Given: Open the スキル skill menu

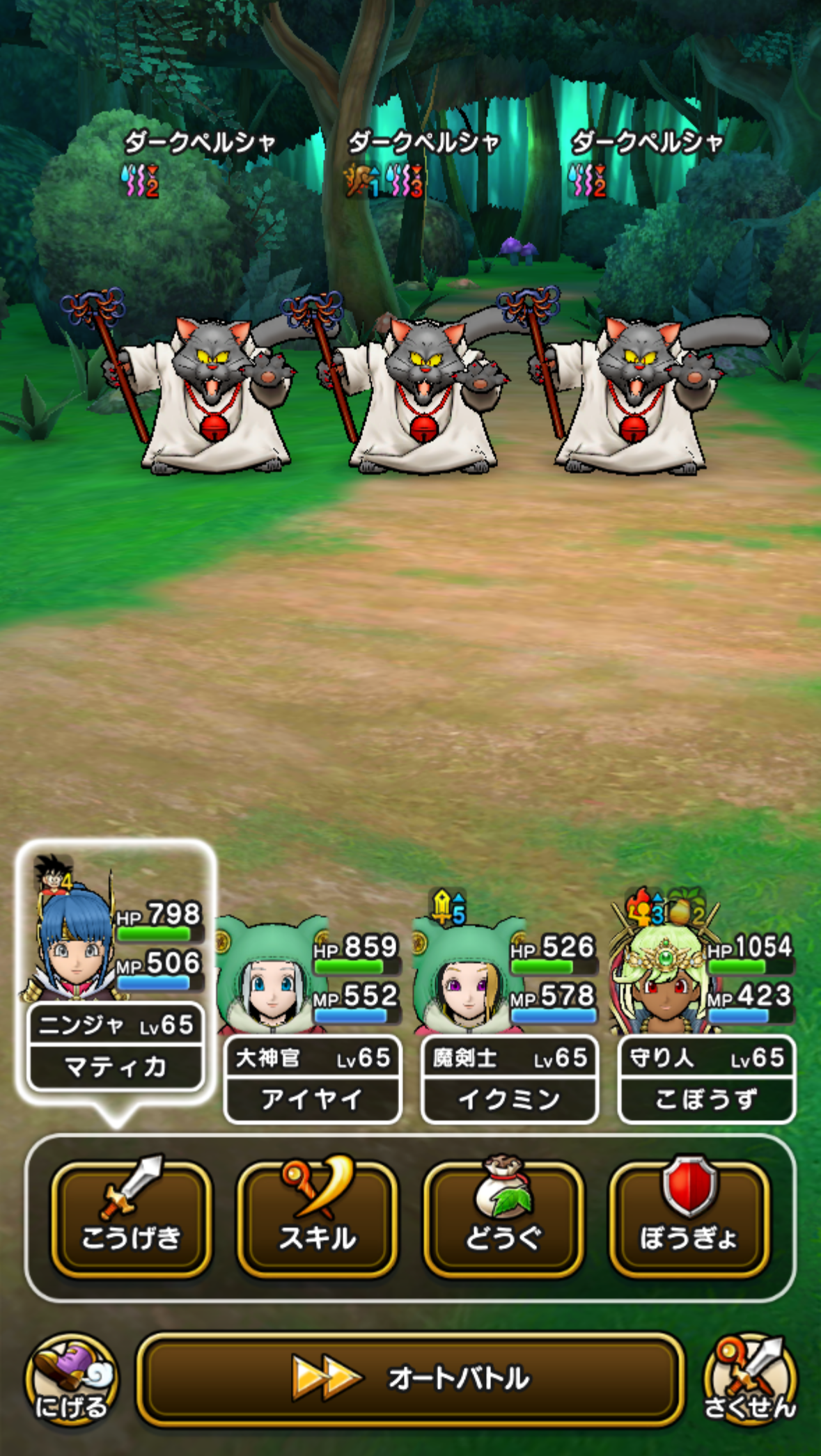Looking at the screenshot, I should [x=317, y=1219].
